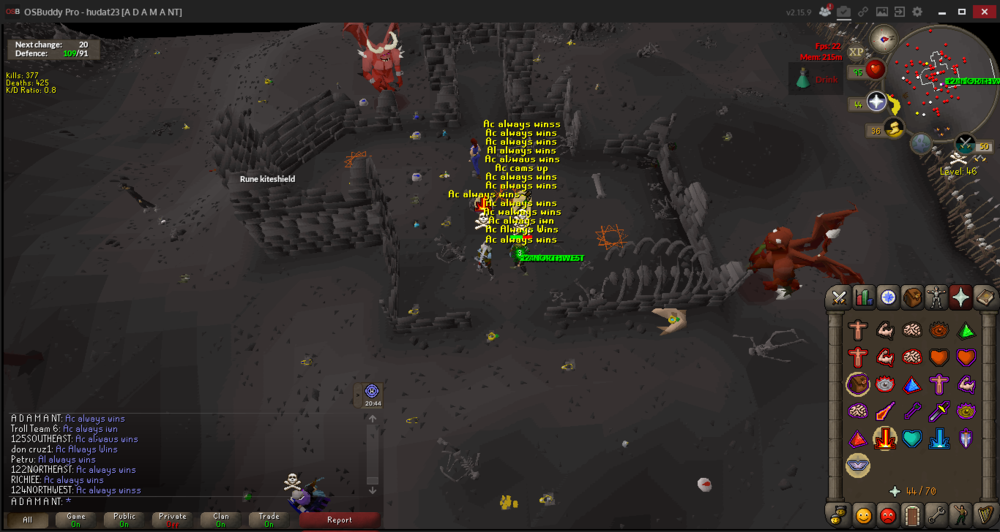The width and height of the screenshot is (1000, 532).
Task: Toggle the Public chat filter
Action: click(124, 519)
